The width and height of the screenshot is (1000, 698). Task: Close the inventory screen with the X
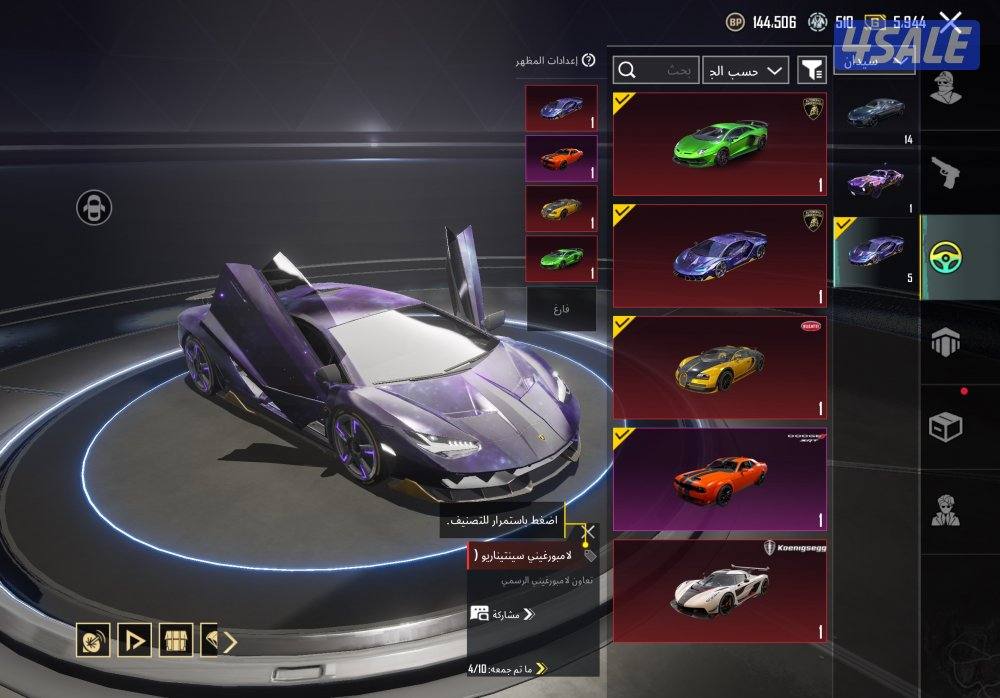point(951,20)
